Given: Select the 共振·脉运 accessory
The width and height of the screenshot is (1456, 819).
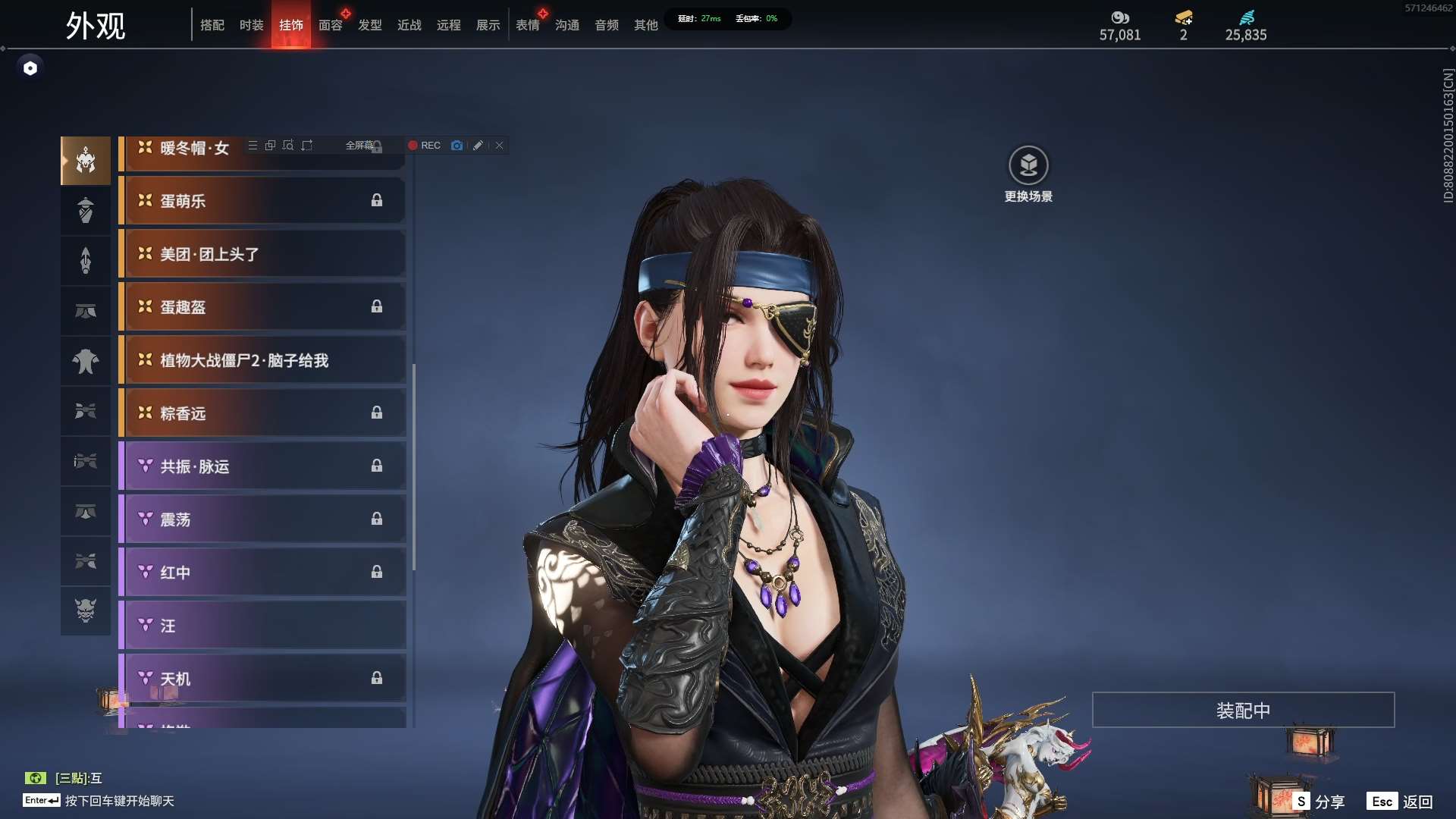Looking at the screenshot, I should click(262, 466).
